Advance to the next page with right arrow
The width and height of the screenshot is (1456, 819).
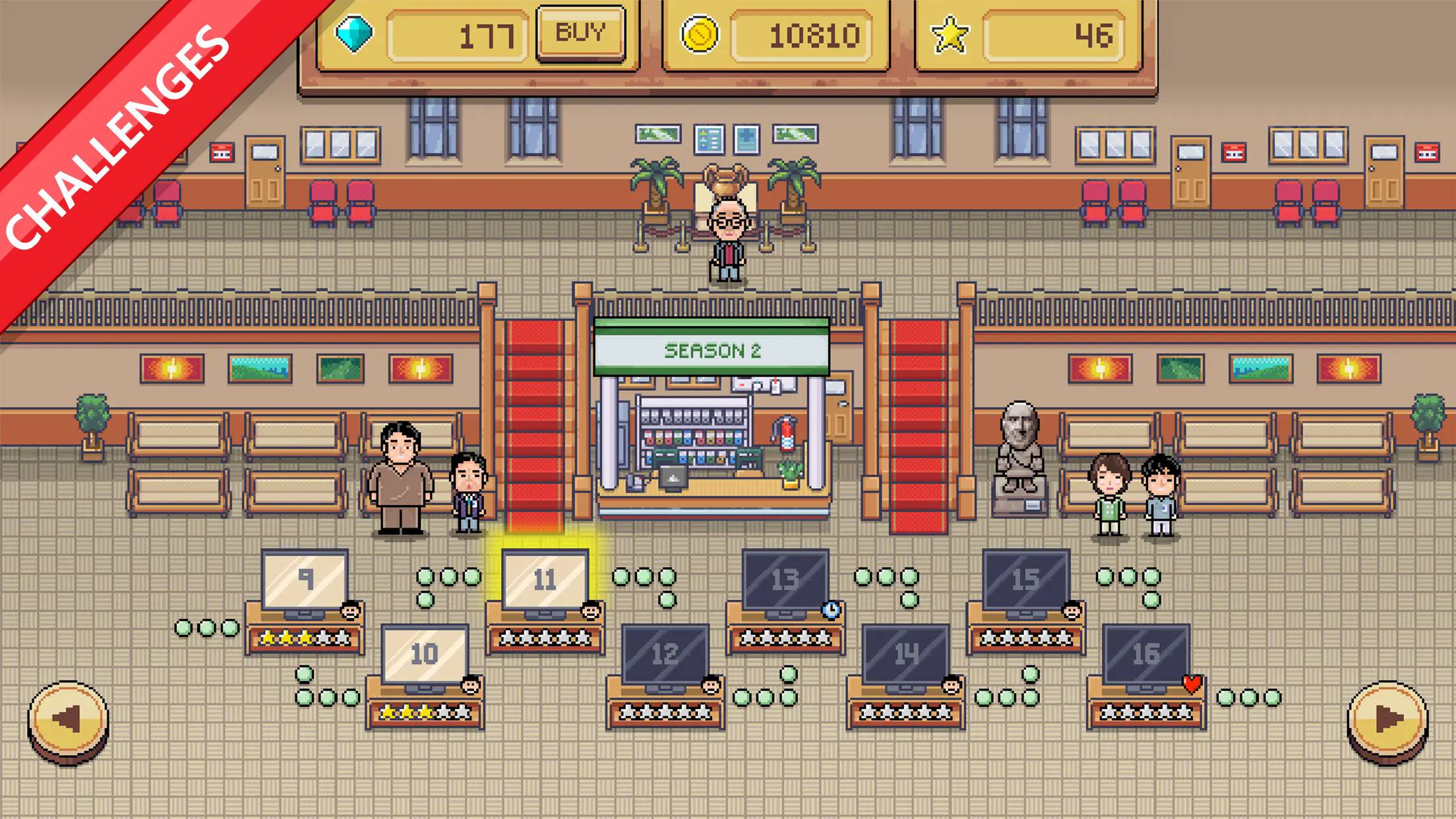(x=1387, y=720)
